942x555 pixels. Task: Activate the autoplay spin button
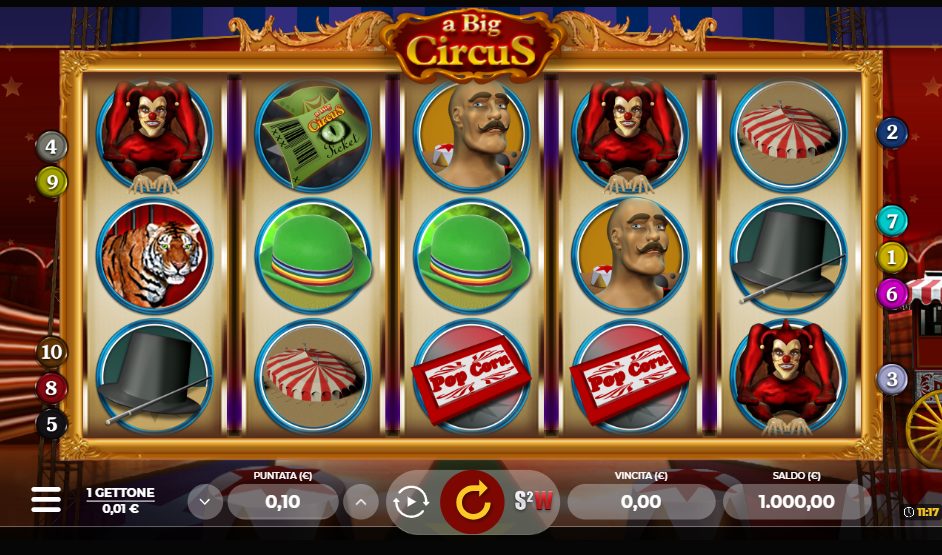click(411, 501)
